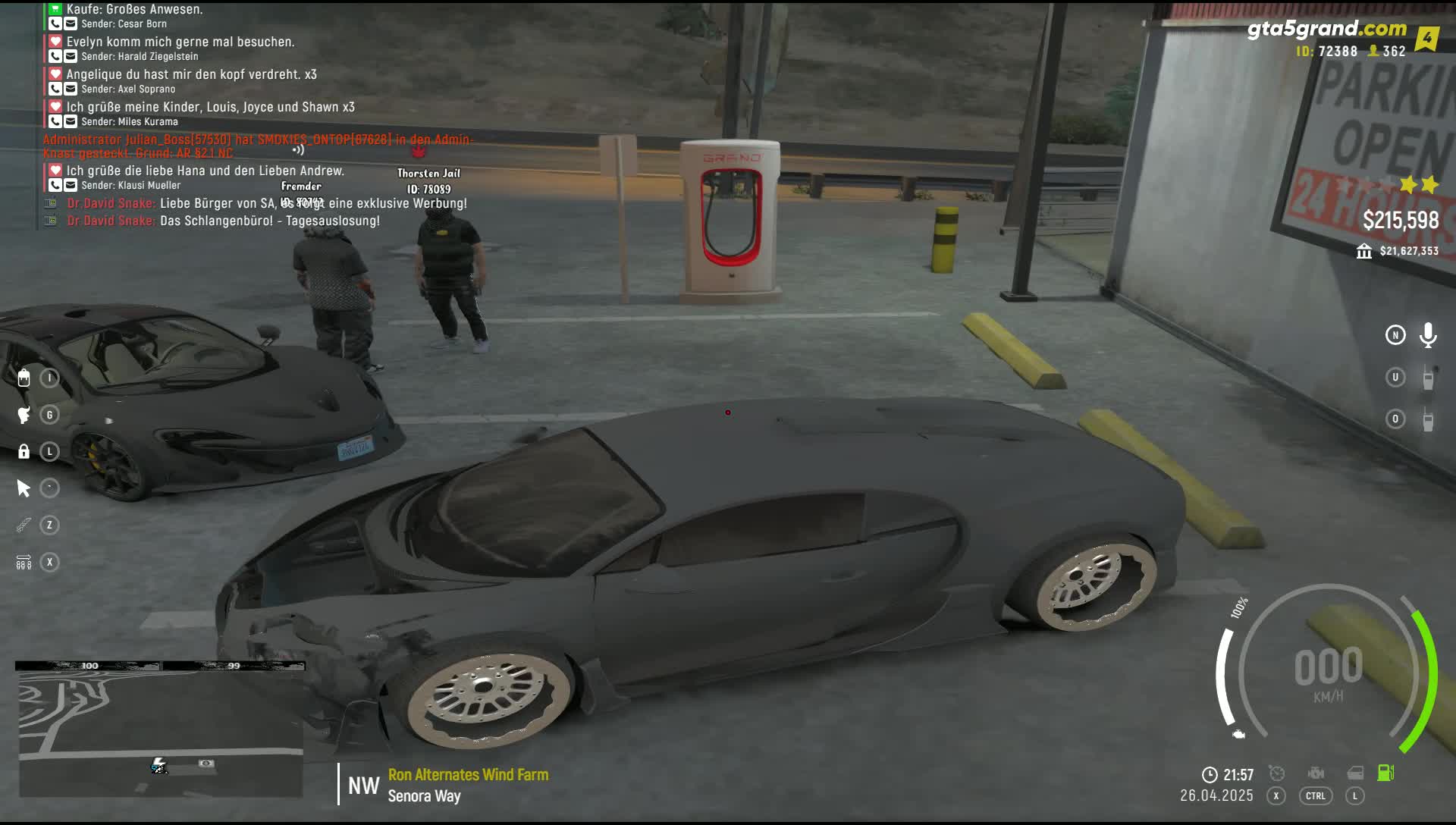Viewport: 1456px width, 825px height.
Task: Toggle the speed limiter gauge icon
Action: pos(1277,773)
